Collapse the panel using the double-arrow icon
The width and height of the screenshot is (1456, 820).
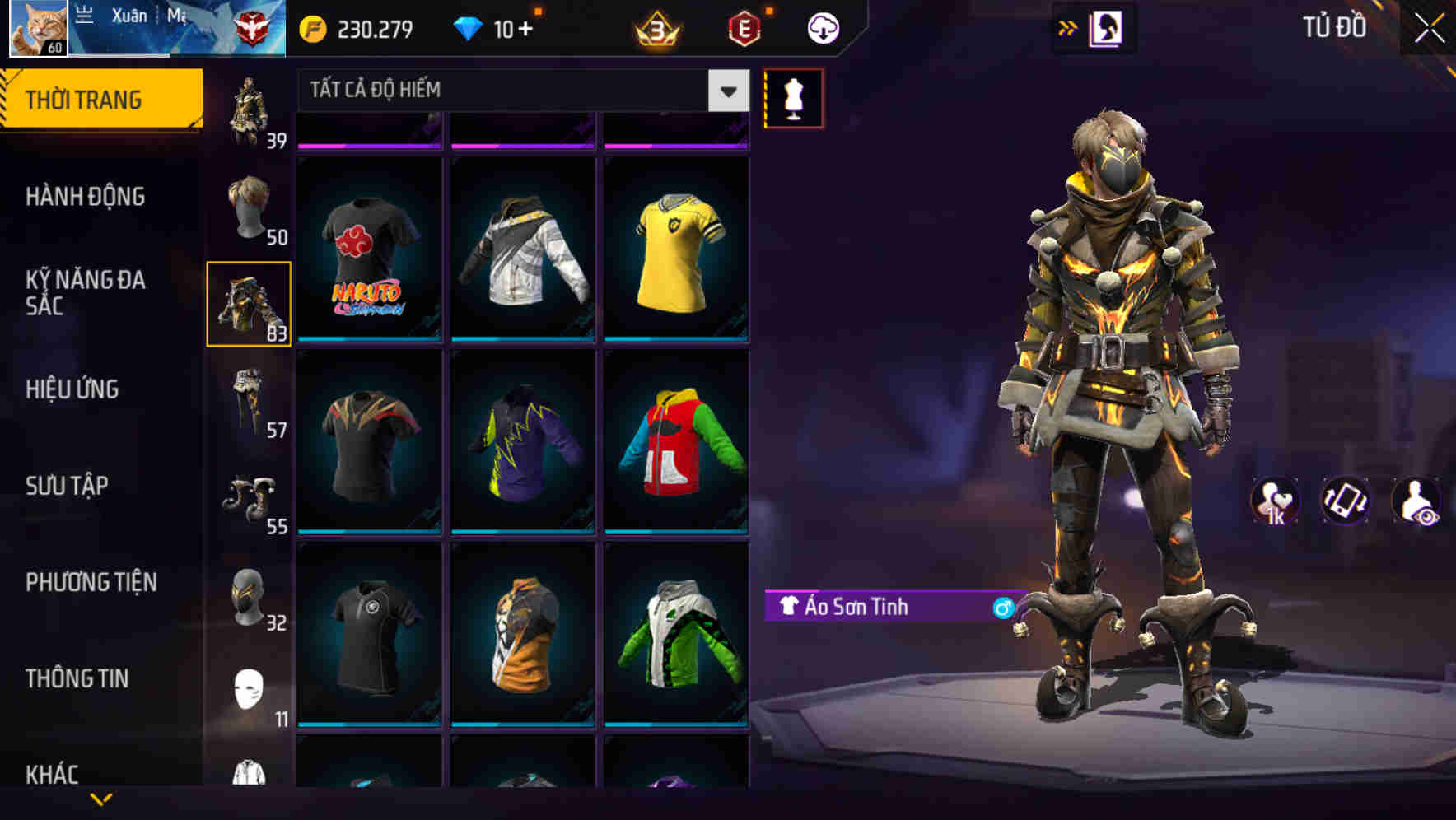pos(1069,27)
